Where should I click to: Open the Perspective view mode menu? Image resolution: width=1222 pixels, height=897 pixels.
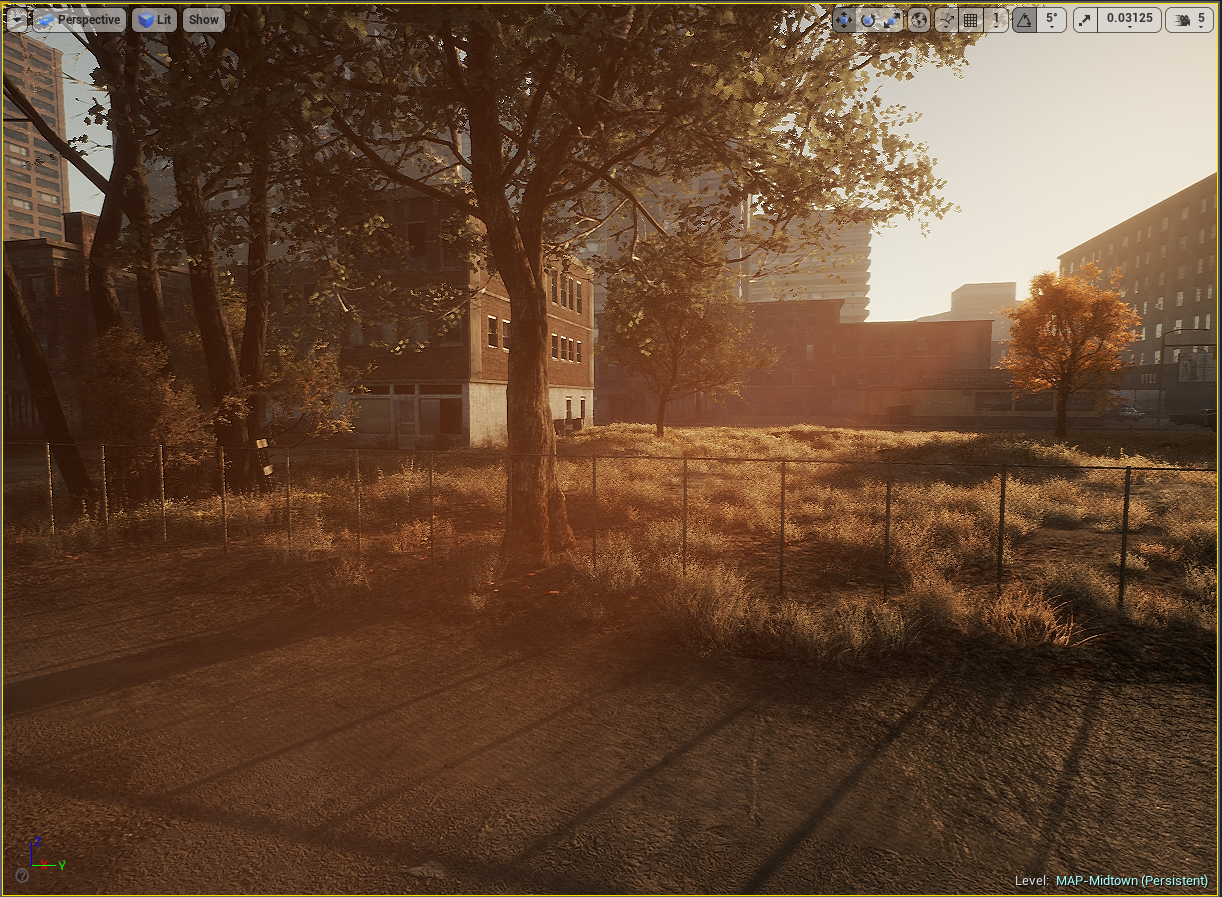[x=79, y=19]
